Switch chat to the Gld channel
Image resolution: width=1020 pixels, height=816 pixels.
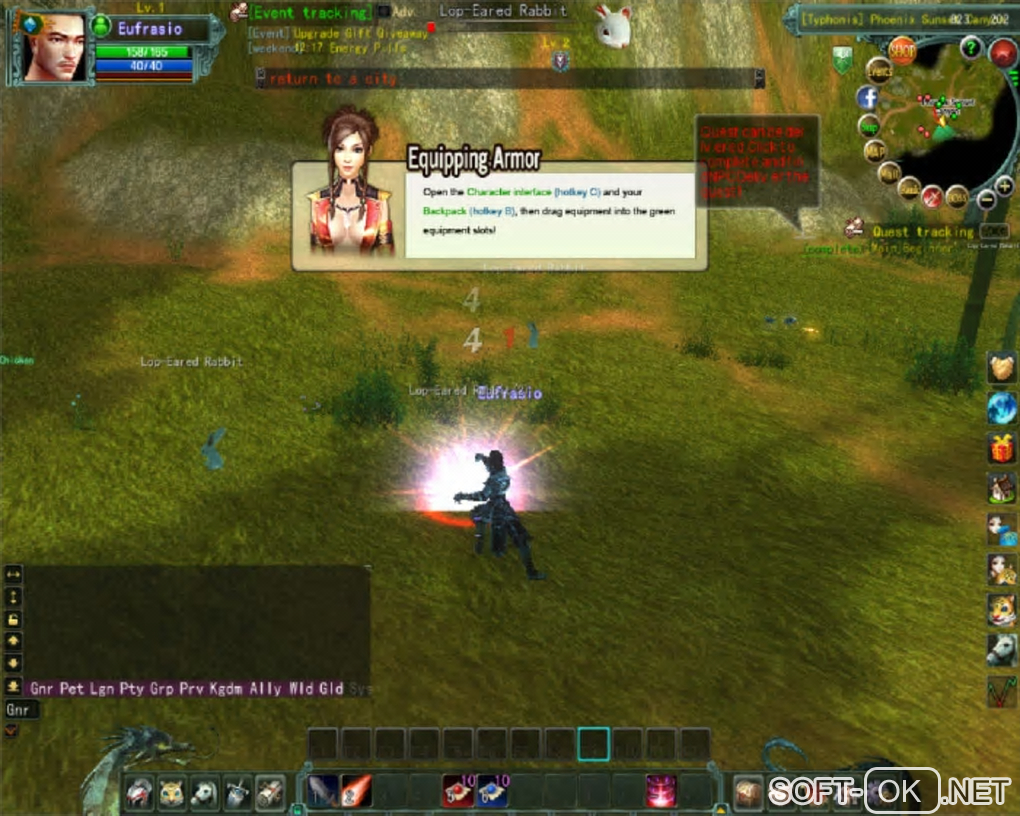[x=331, y=688]
